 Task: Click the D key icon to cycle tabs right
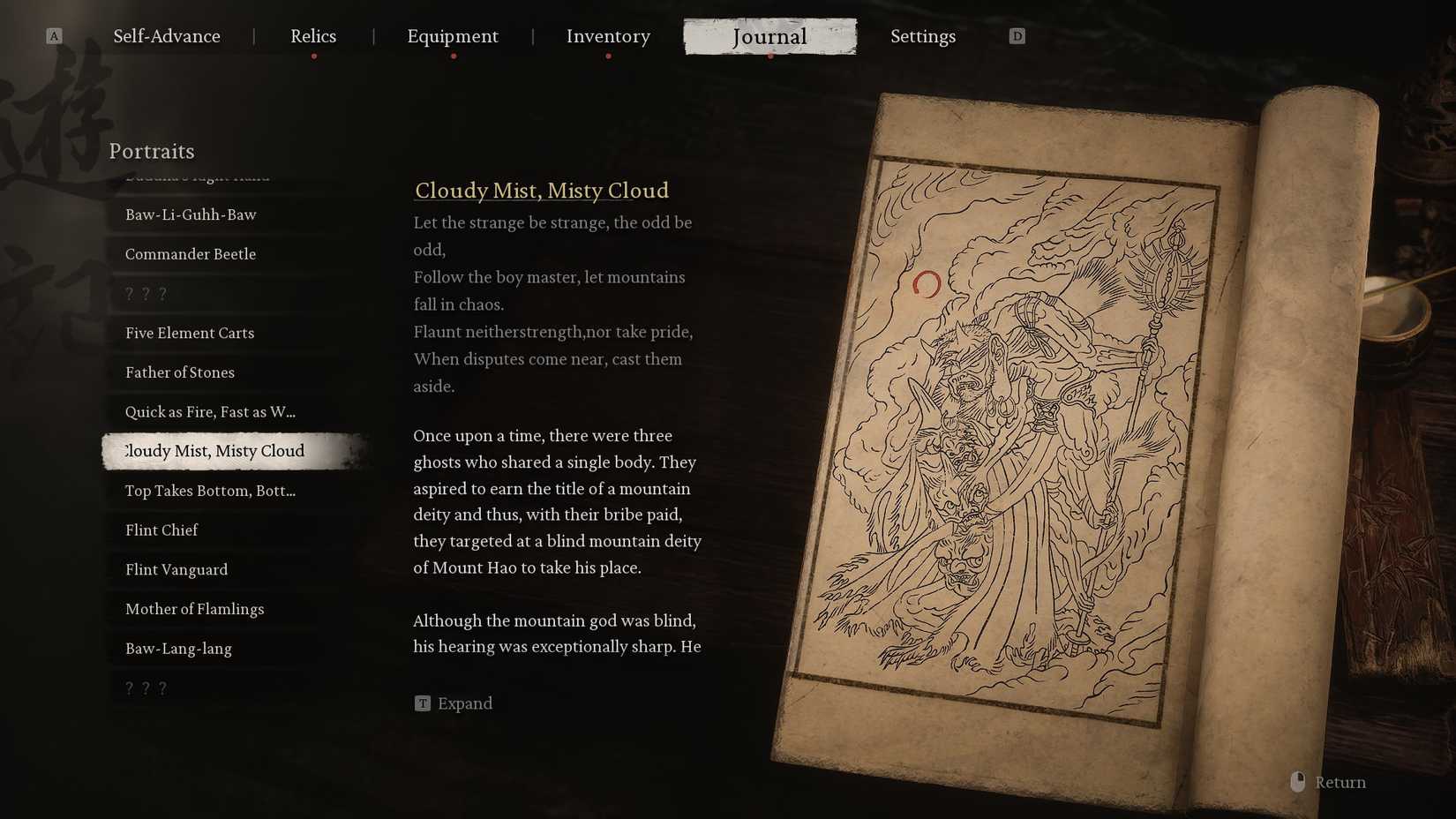[1017, 36]
